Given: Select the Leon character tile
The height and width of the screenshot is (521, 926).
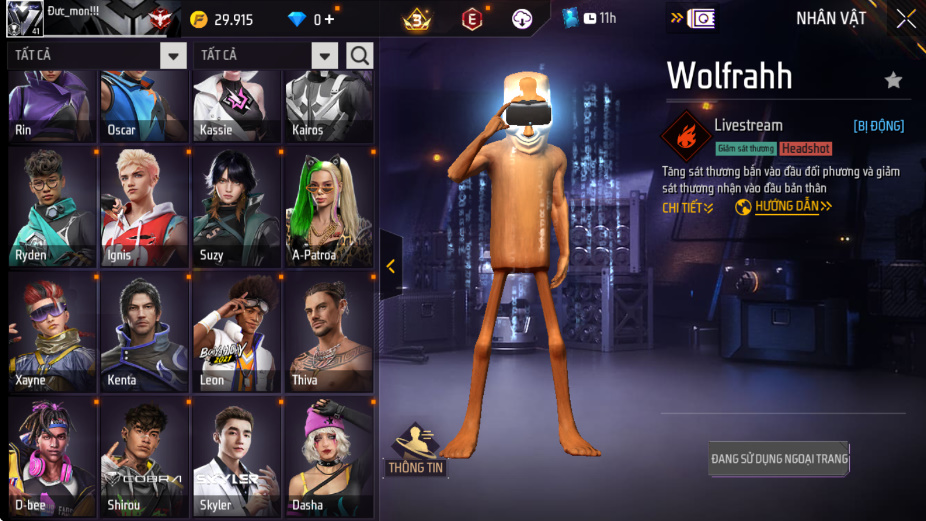Looking at the screenshot, I should click(x=237, y=331).
